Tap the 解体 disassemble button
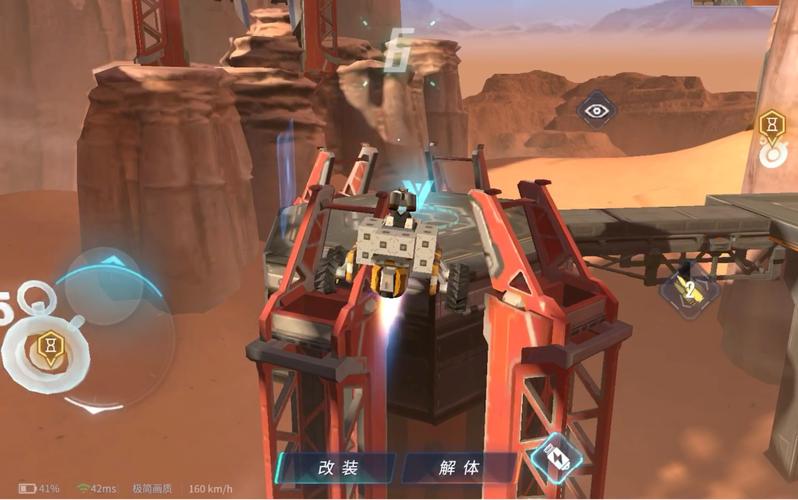The height and width of the screenshot is (500, 798). click(459, 467)
